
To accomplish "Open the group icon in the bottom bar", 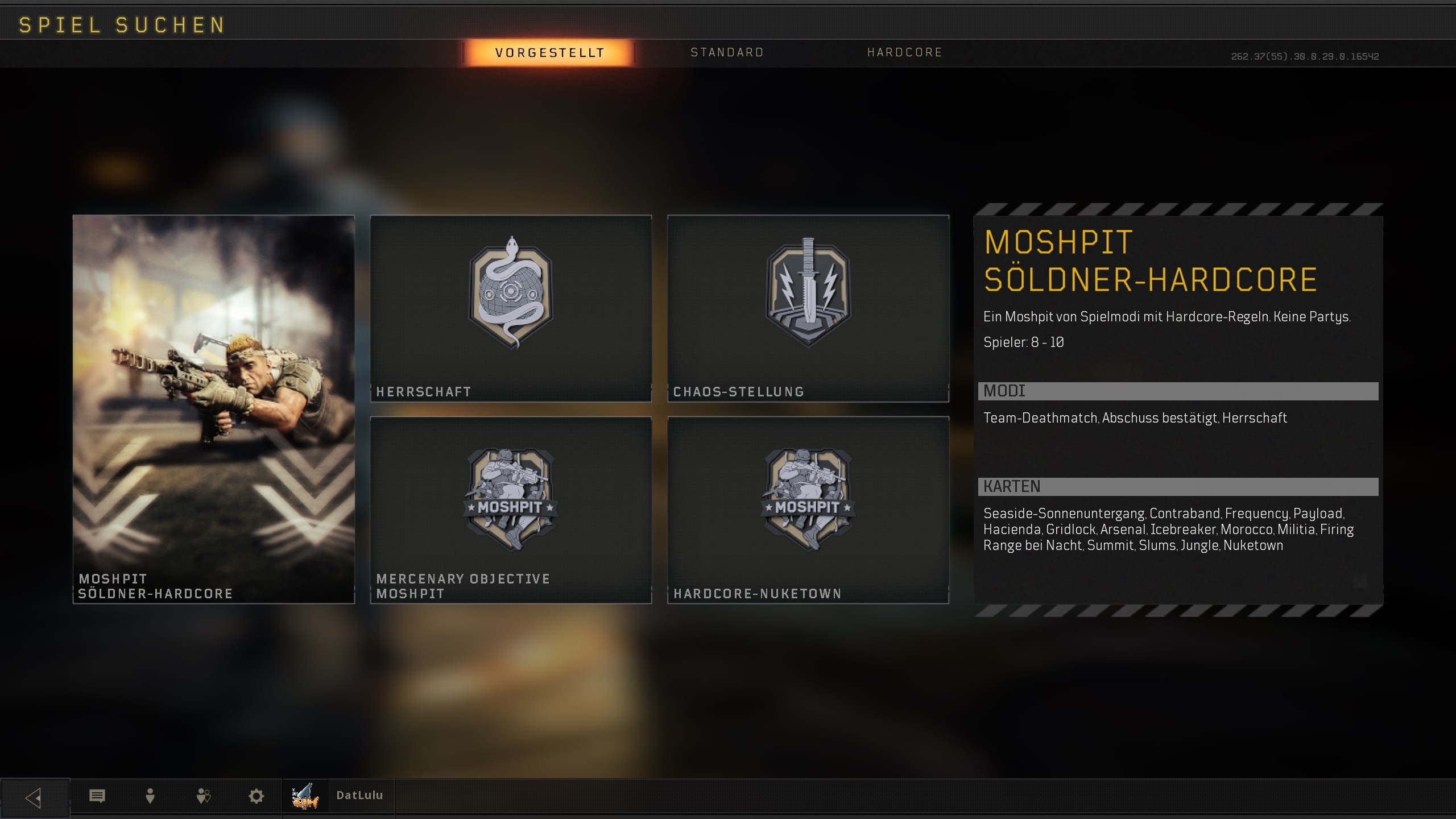I will coord(203,796).
